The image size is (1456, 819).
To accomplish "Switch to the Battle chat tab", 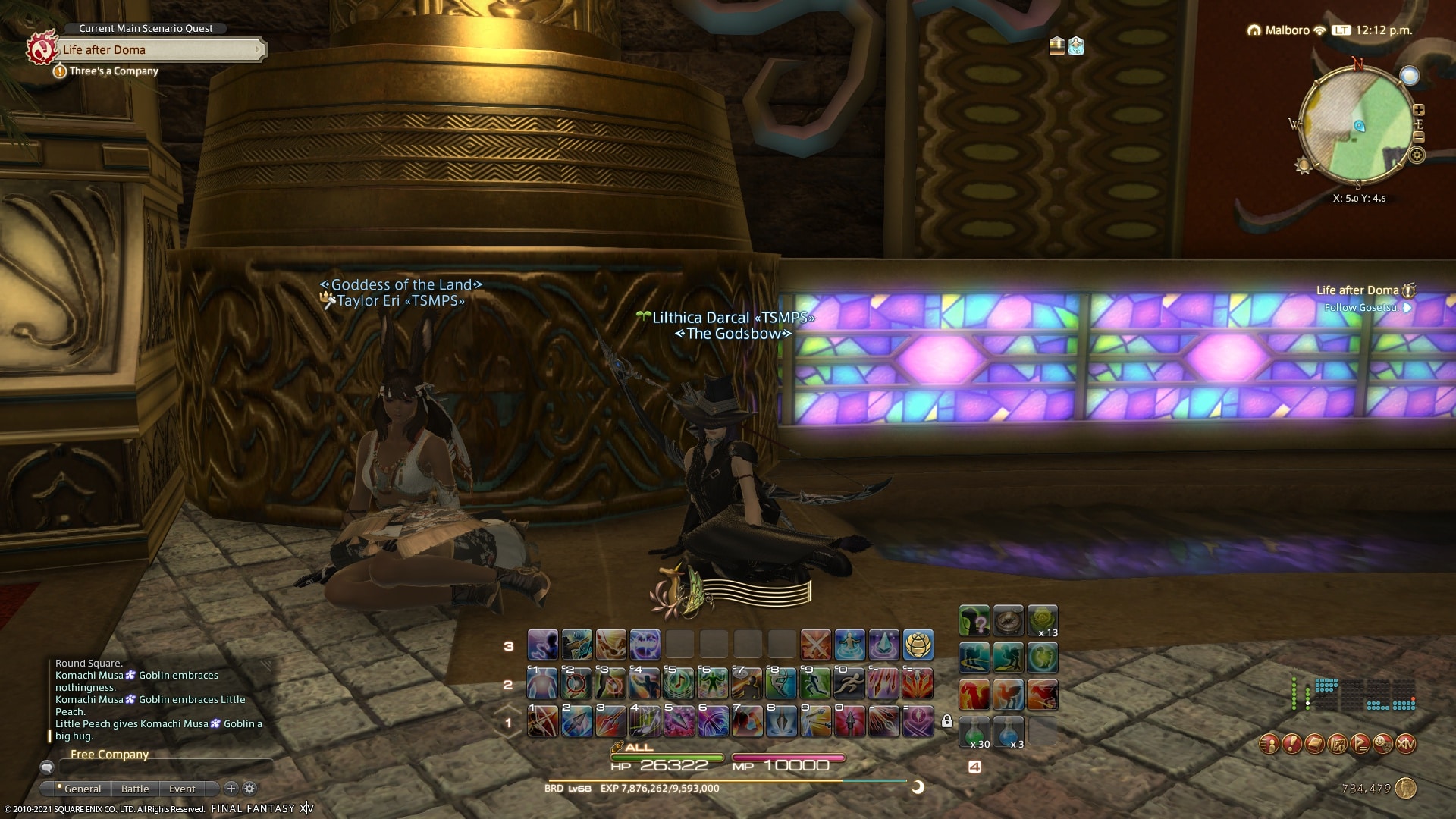I will point(135,789).
